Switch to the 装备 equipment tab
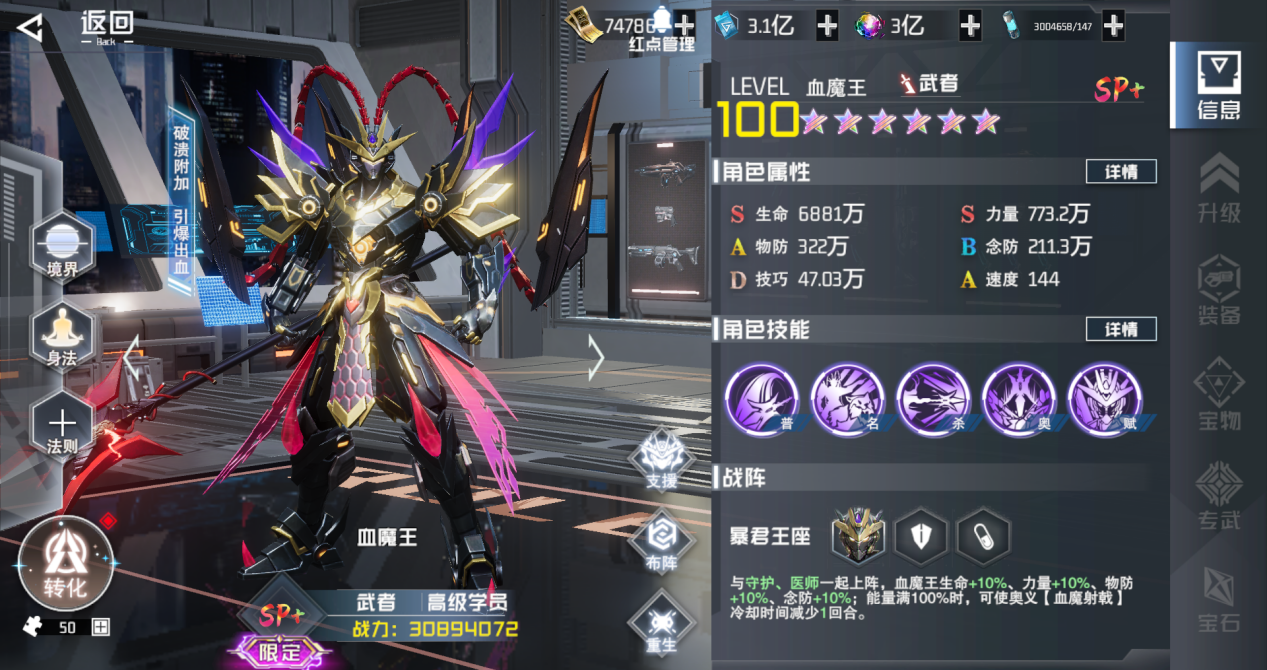1267x670 pixels. (1219, 290)
